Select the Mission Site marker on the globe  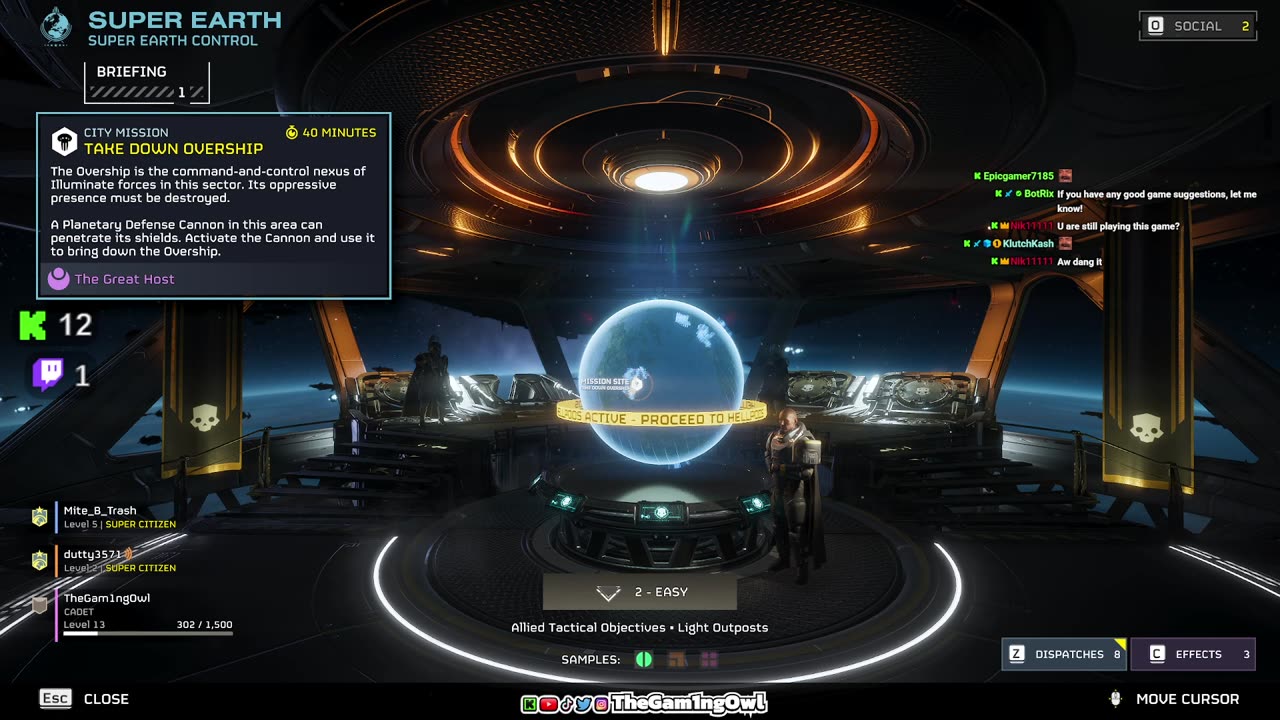point(636,382)
